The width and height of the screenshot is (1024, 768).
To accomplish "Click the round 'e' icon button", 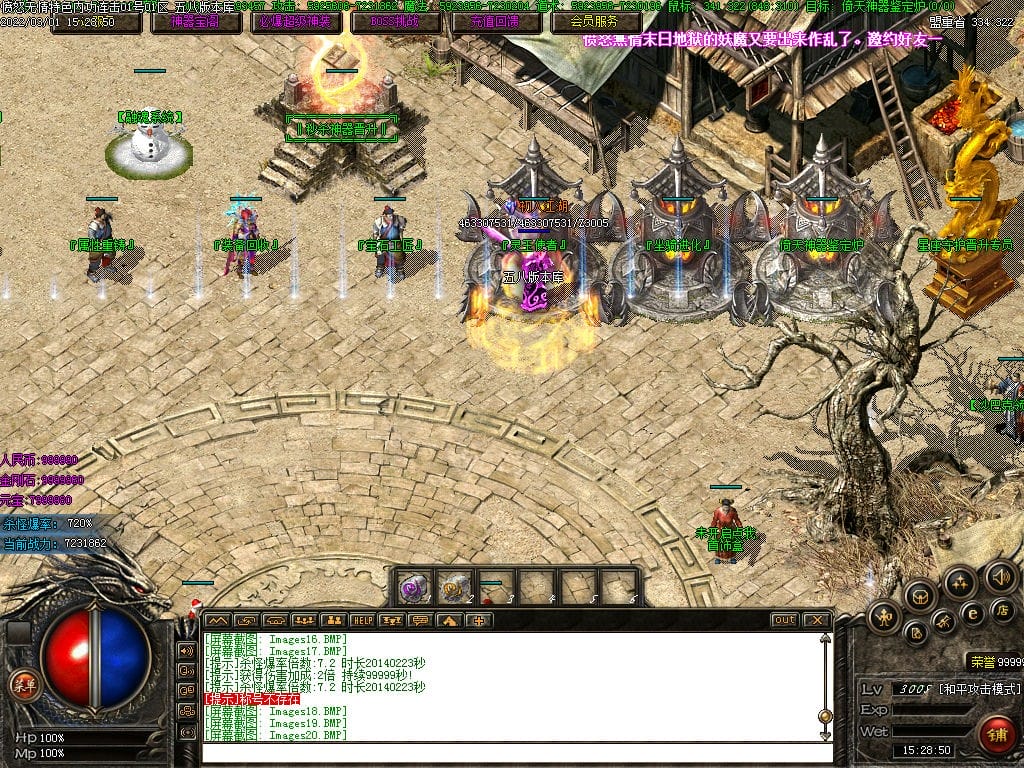I will [971, 613].
